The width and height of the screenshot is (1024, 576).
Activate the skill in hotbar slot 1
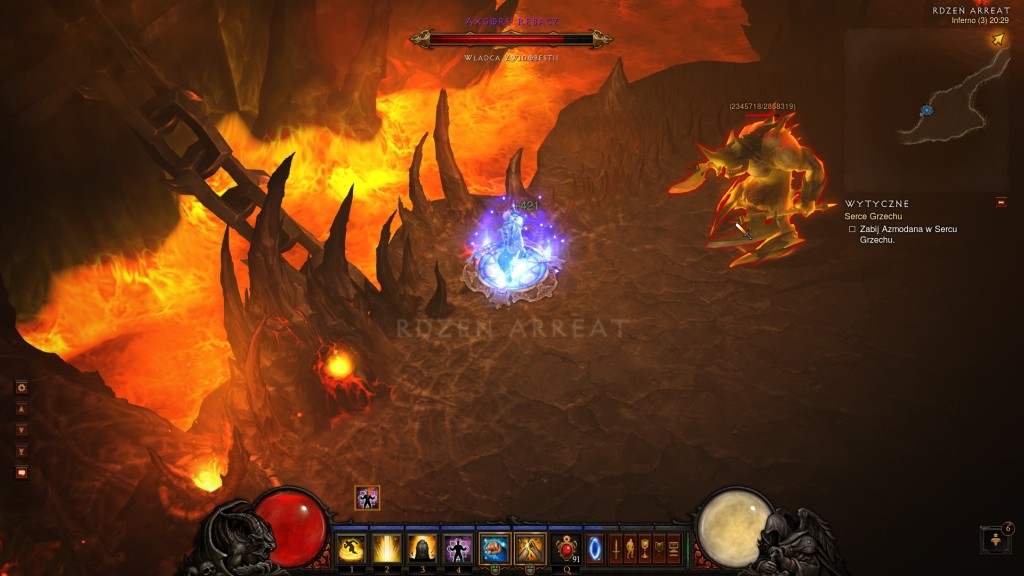tap(351, 548)
